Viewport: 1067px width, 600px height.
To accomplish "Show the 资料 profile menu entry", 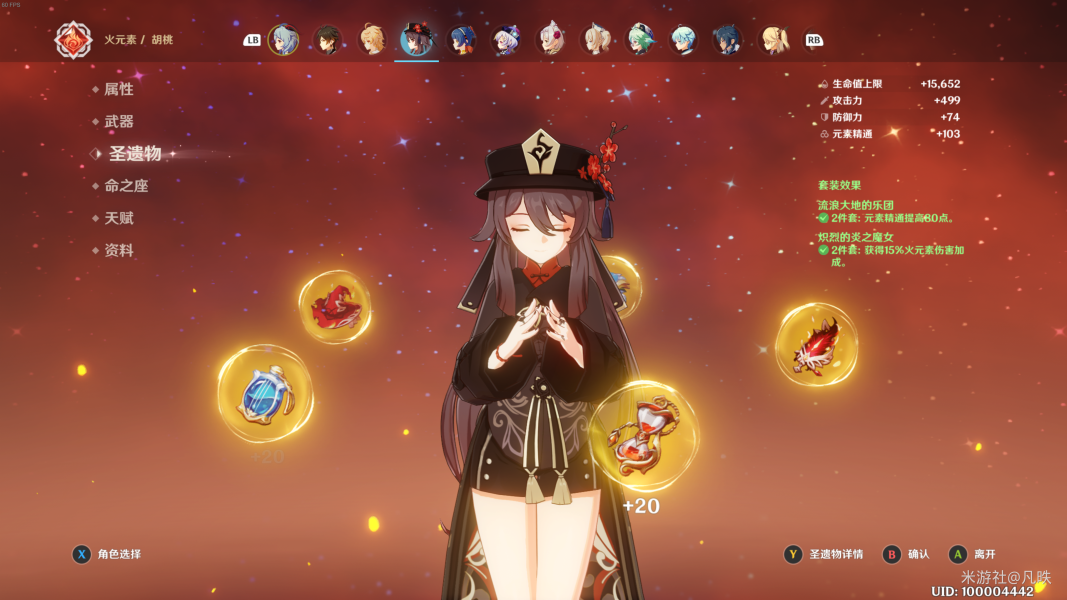I will [x=118, y=250].
